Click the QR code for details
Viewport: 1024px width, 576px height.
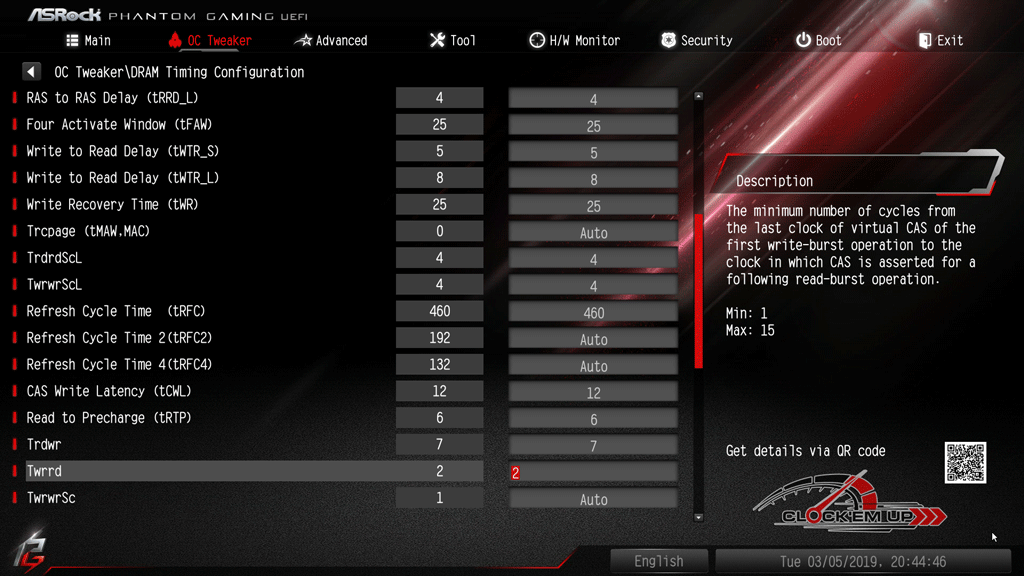tap(965, 463)
